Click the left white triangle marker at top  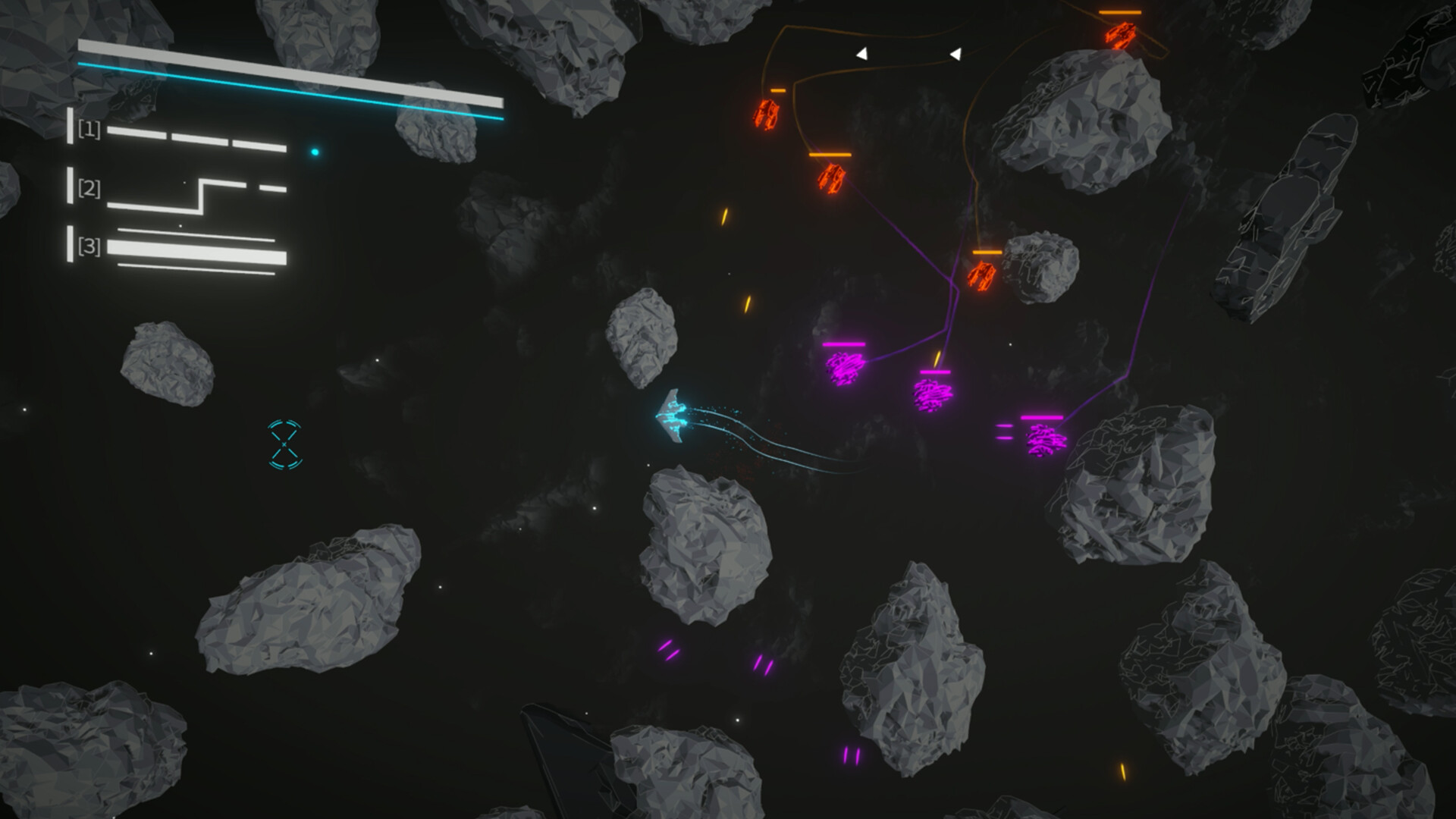point(863,53)
